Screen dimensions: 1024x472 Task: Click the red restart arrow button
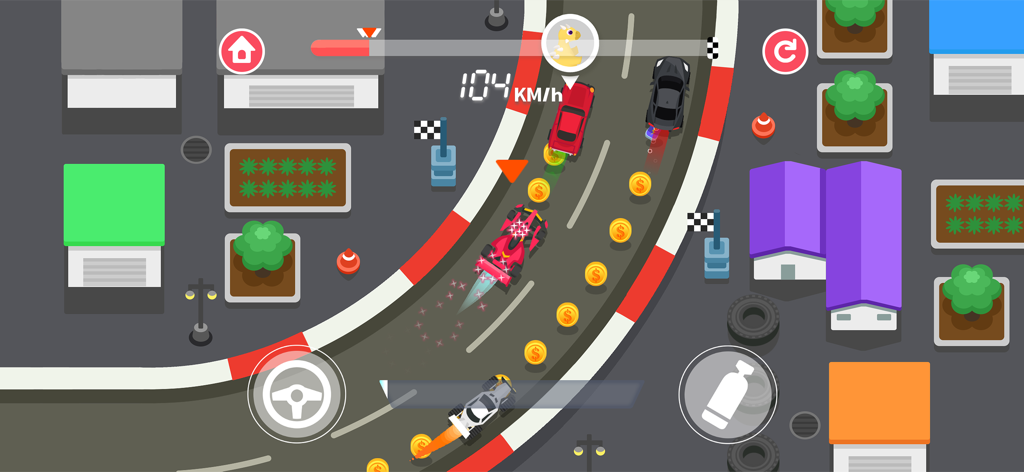click(785, 52)
